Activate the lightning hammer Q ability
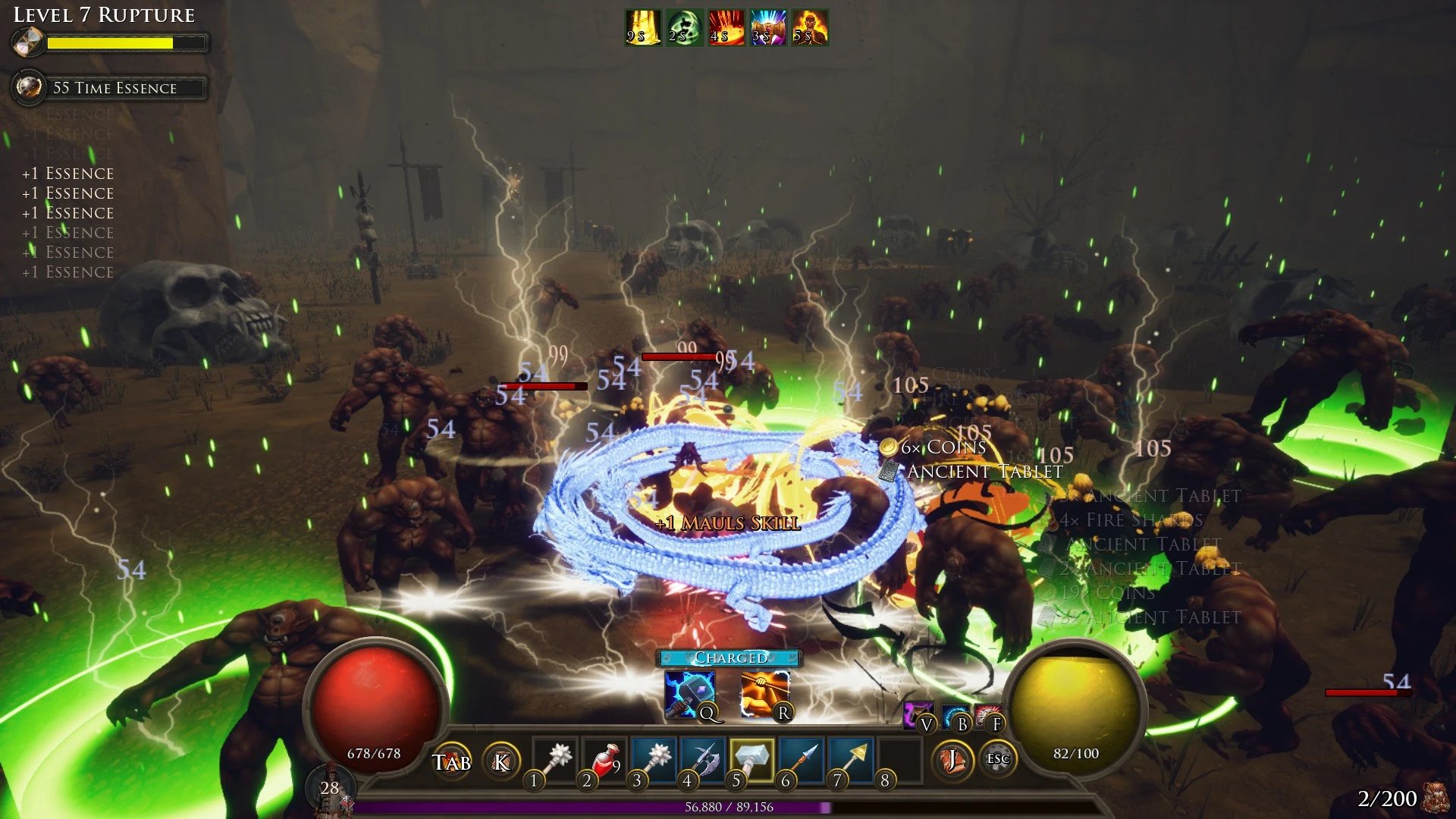The width and height of the screenshot is (1456, 819). (689, 694)
